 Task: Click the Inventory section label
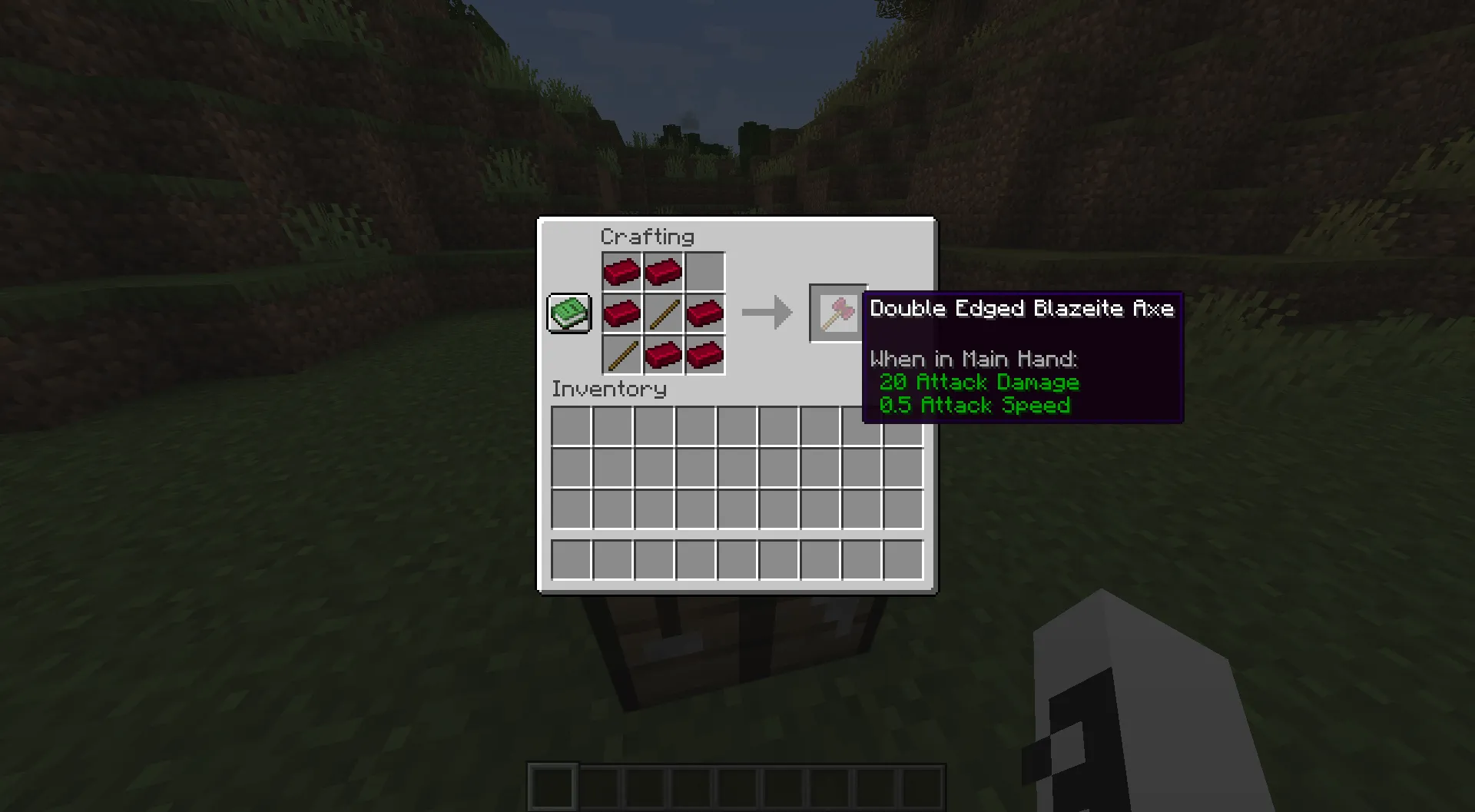[608, 389]
